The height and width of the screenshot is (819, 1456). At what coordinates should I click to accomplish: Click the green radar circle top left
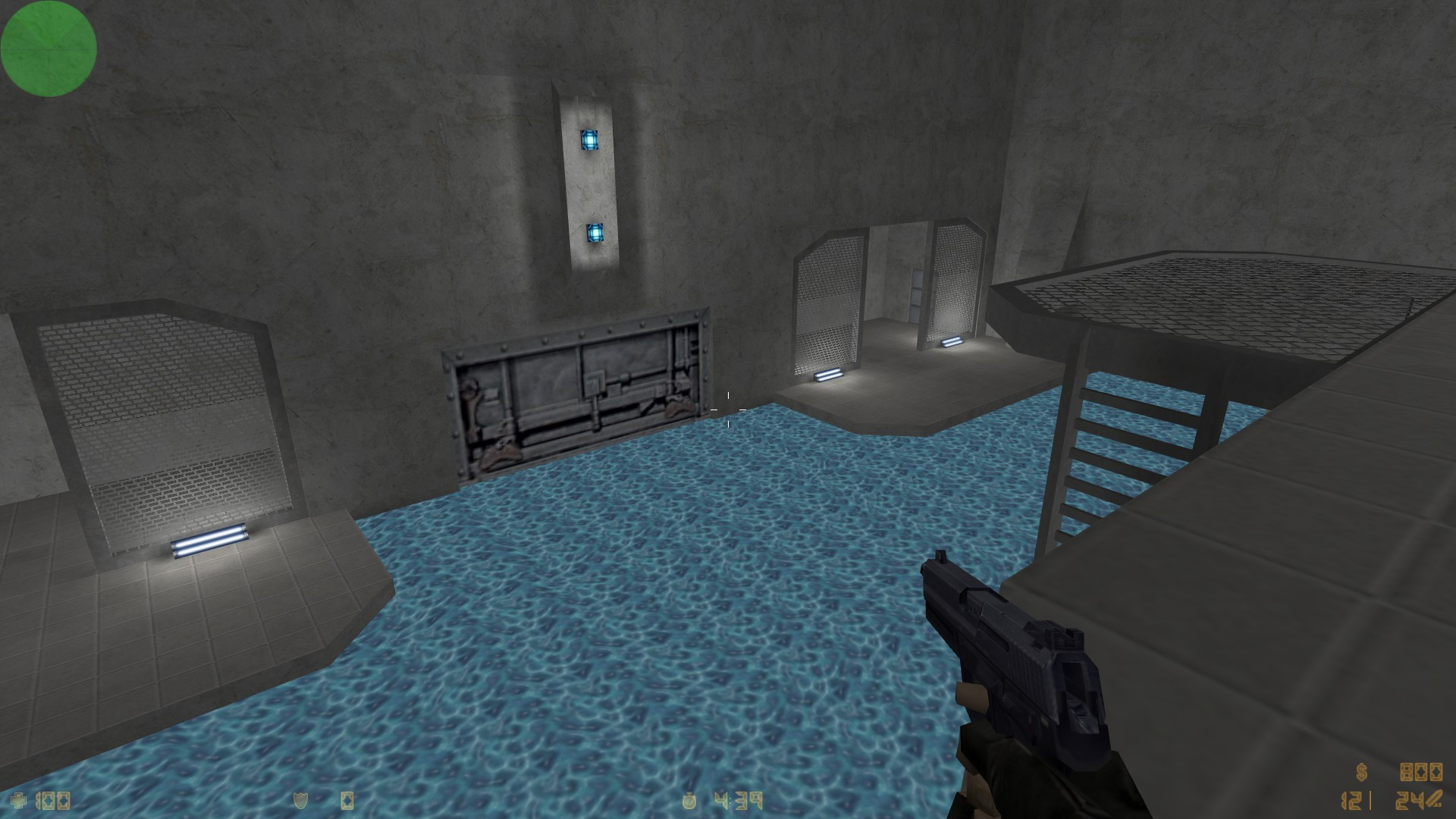pos(48,48)
